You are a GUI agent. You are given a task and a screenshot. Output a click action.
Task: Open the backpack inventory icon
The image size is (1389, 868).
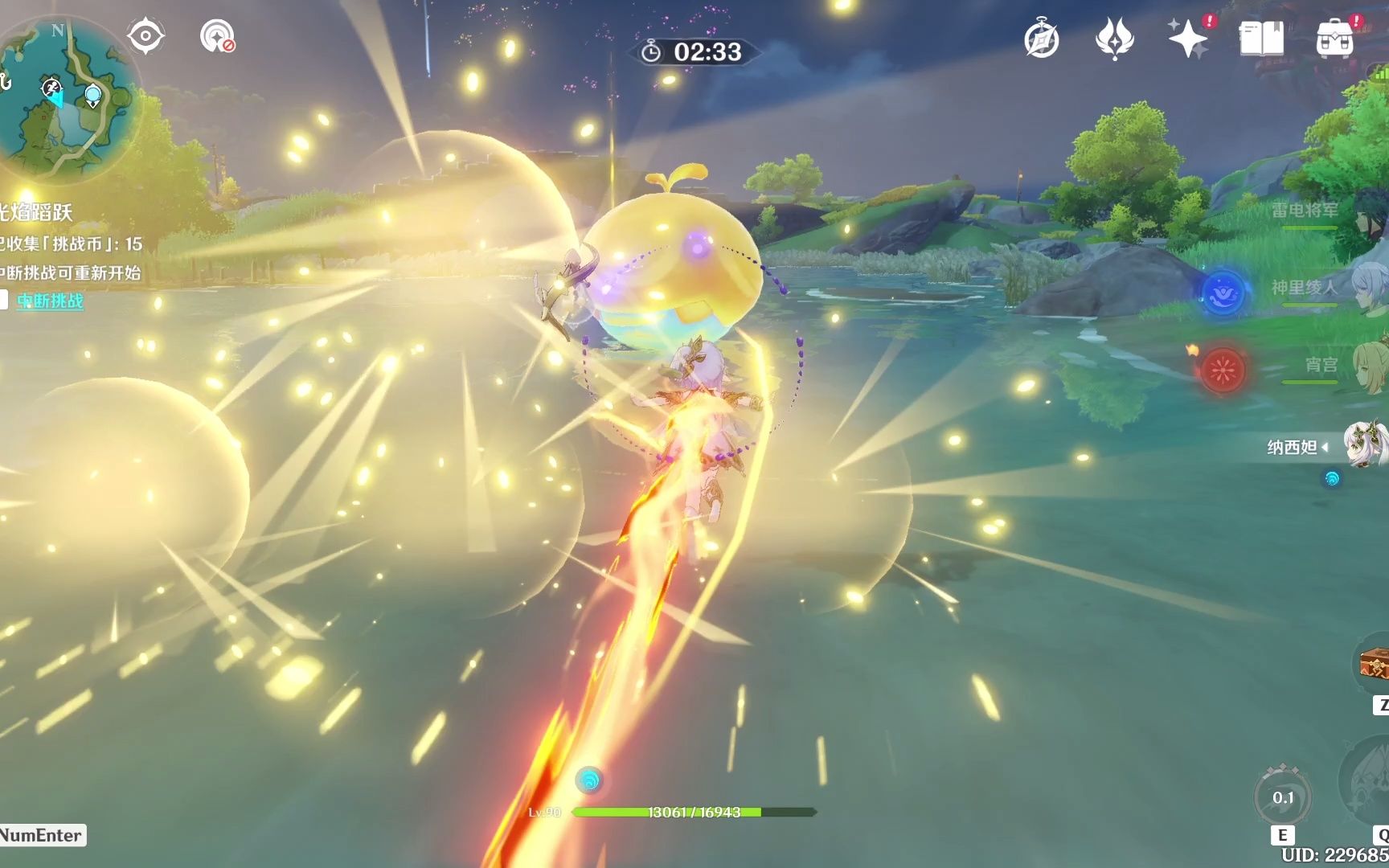point(1334,39)
